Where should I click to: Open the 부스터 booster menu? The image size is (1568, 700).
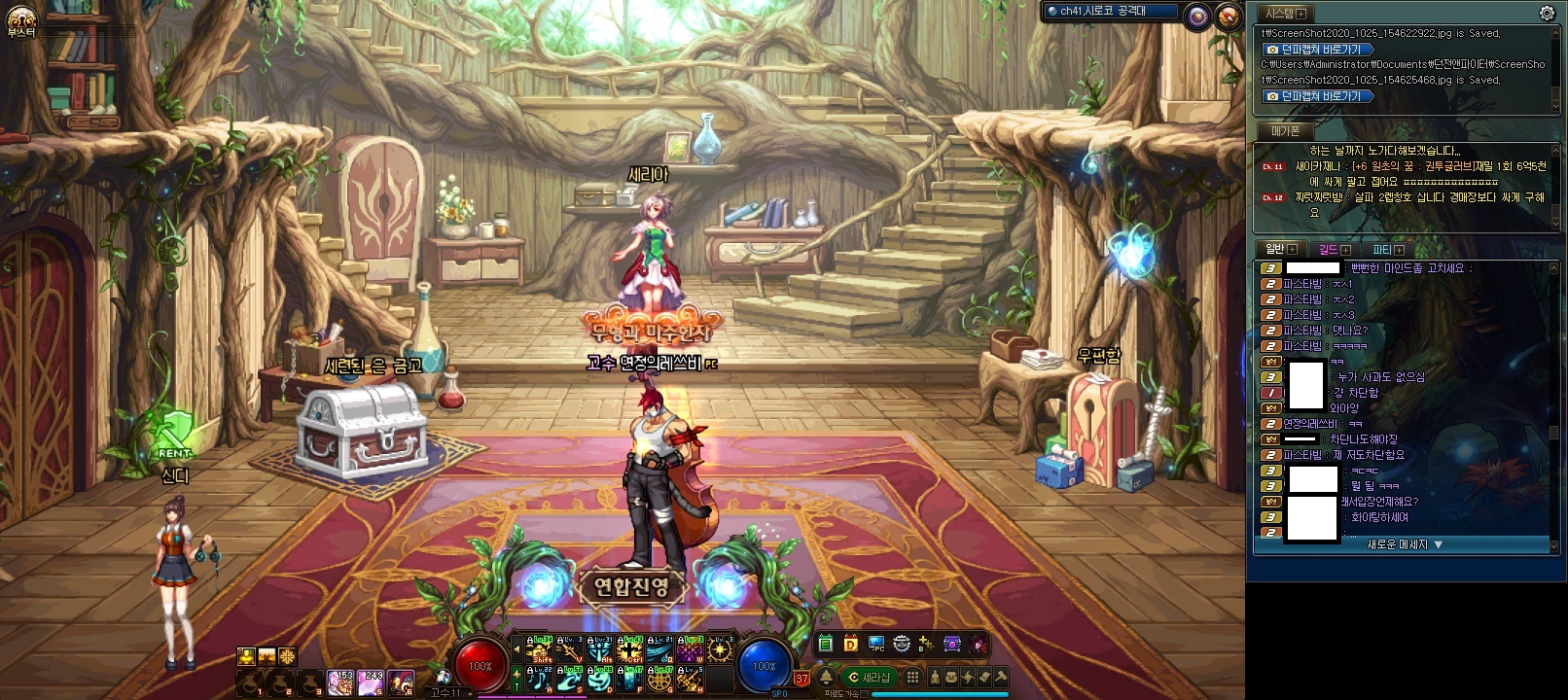[x=20, y=21]
